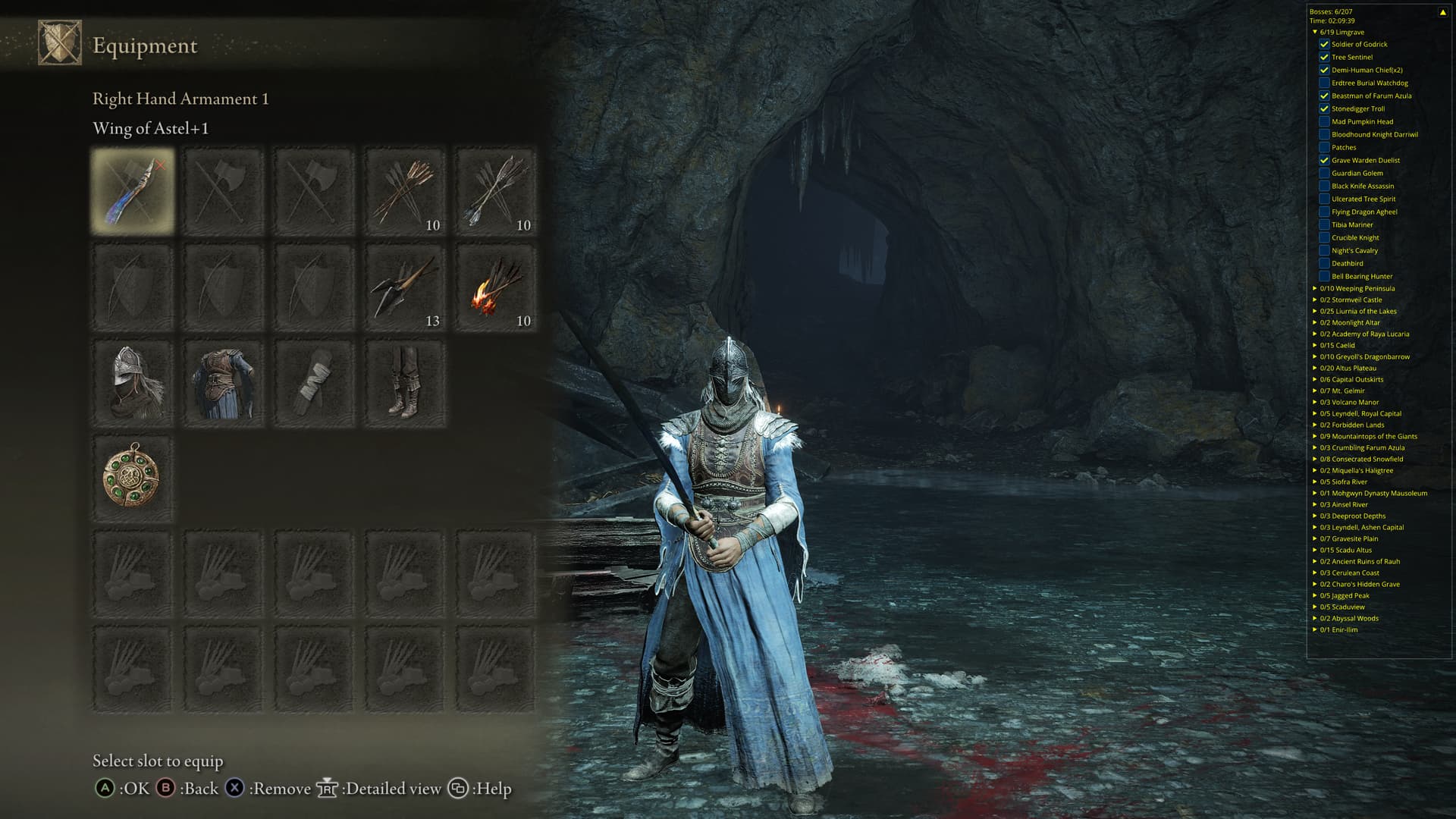
Task: Check off Mad Pumpkin Head boss
Action: (1324, 121)
